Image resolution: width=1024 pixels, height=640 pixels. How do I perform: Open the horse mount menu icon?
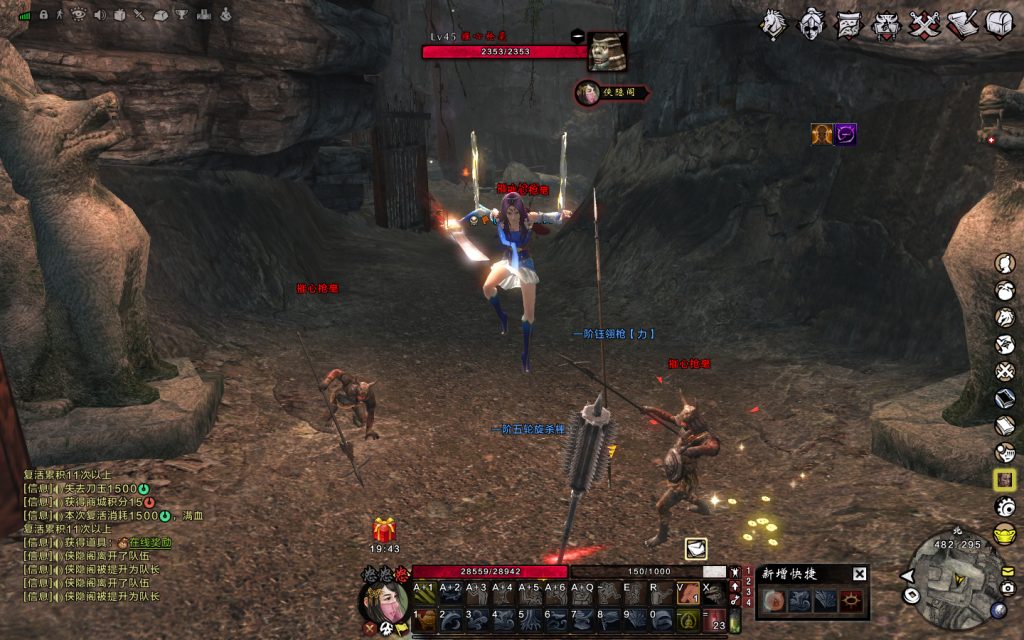pos(773,23)
